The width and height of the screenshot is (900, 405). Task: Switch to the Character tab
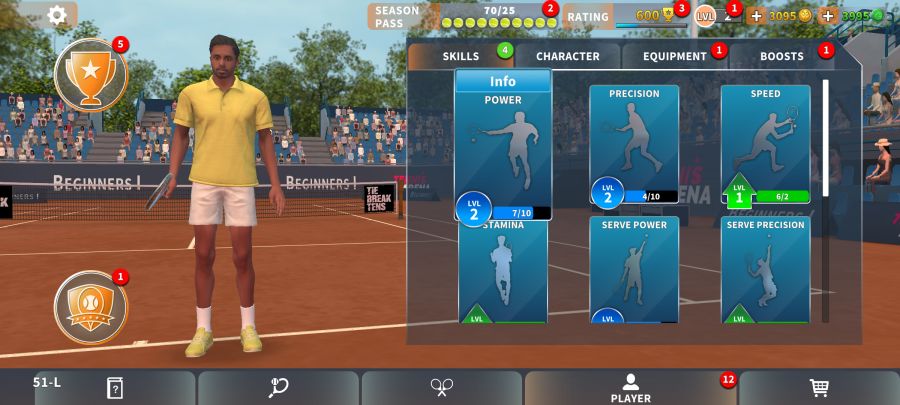(567, 56)
